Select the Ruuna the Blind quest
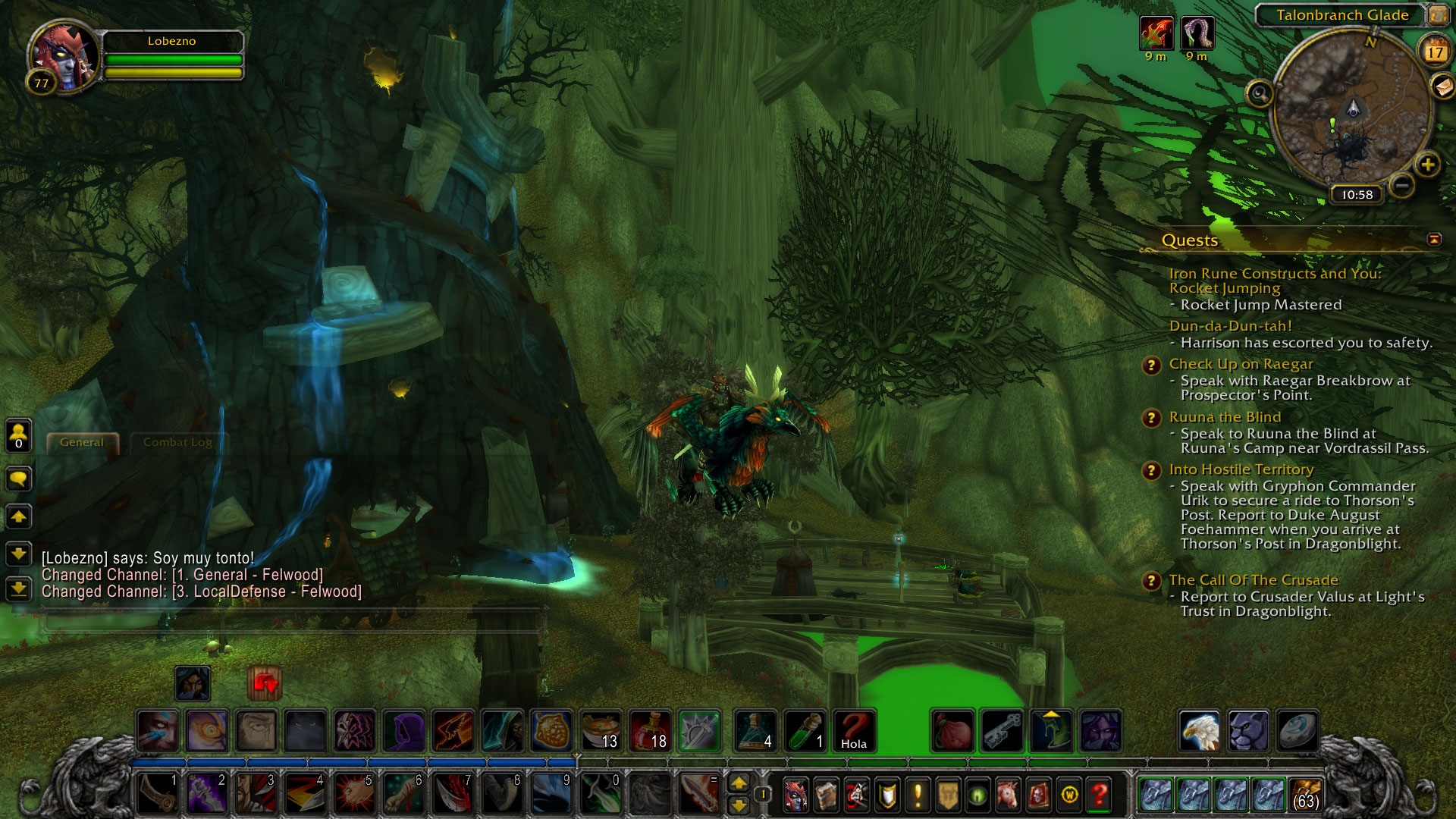 (x=1225, y=417)
